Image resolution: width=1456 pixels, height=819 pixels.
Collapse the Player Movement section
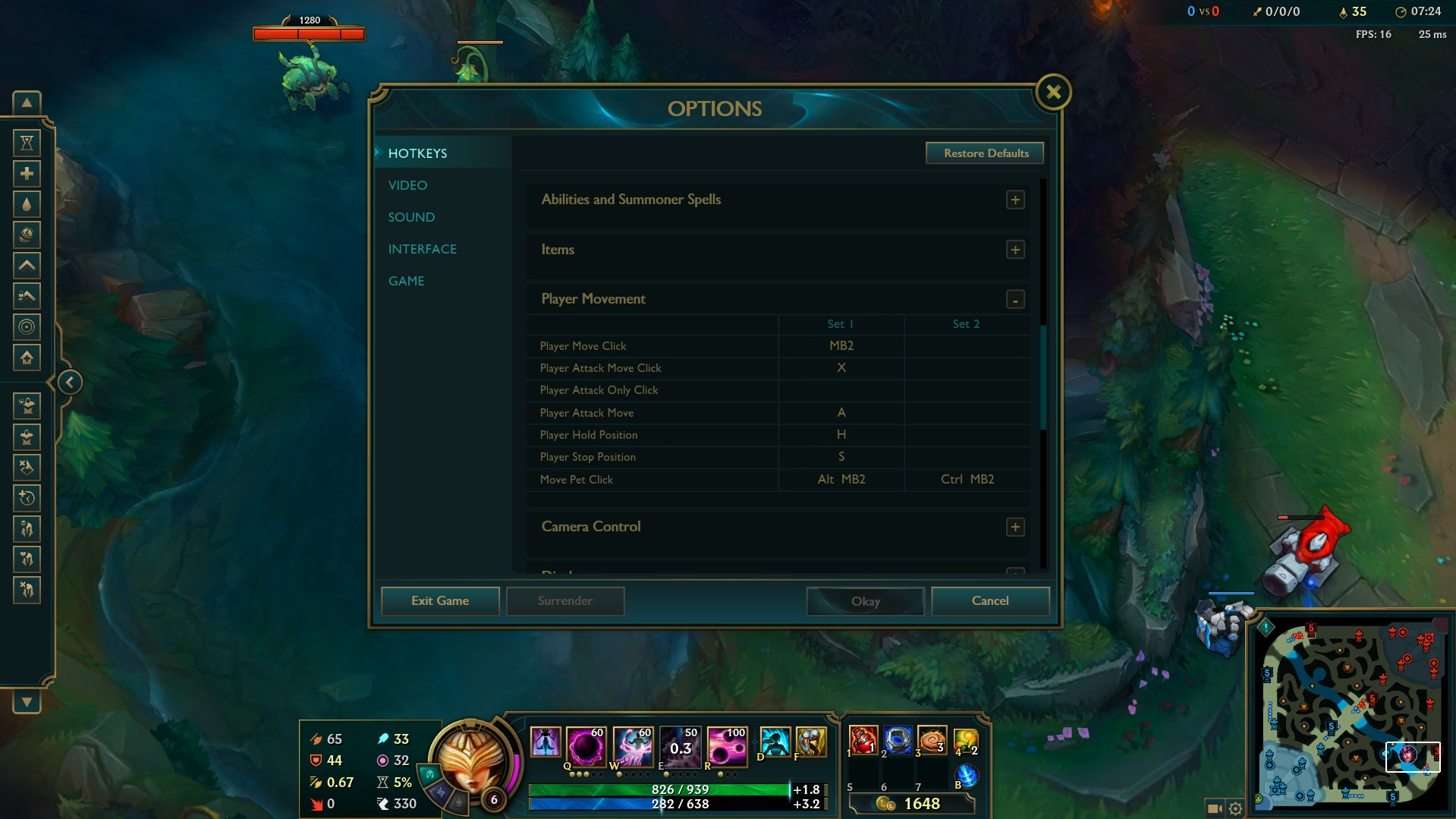(x=1015, y=300)
